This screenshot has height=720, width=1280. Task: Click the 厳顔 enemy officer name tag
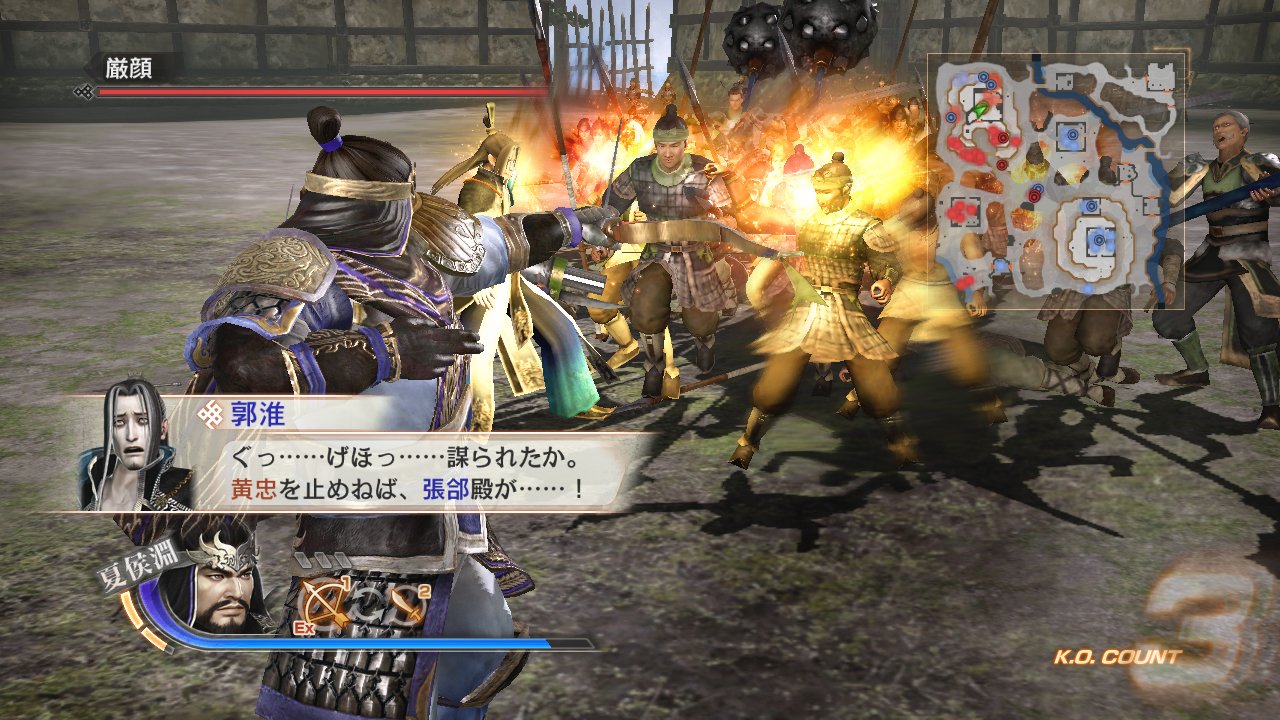pos(131,68)
